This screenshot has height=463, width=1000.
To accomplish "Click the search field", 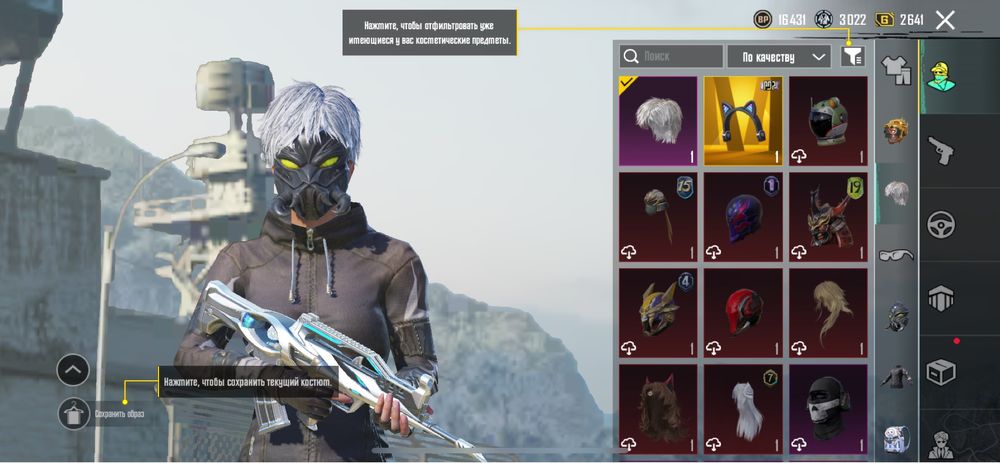I will (x=671, y=56).
